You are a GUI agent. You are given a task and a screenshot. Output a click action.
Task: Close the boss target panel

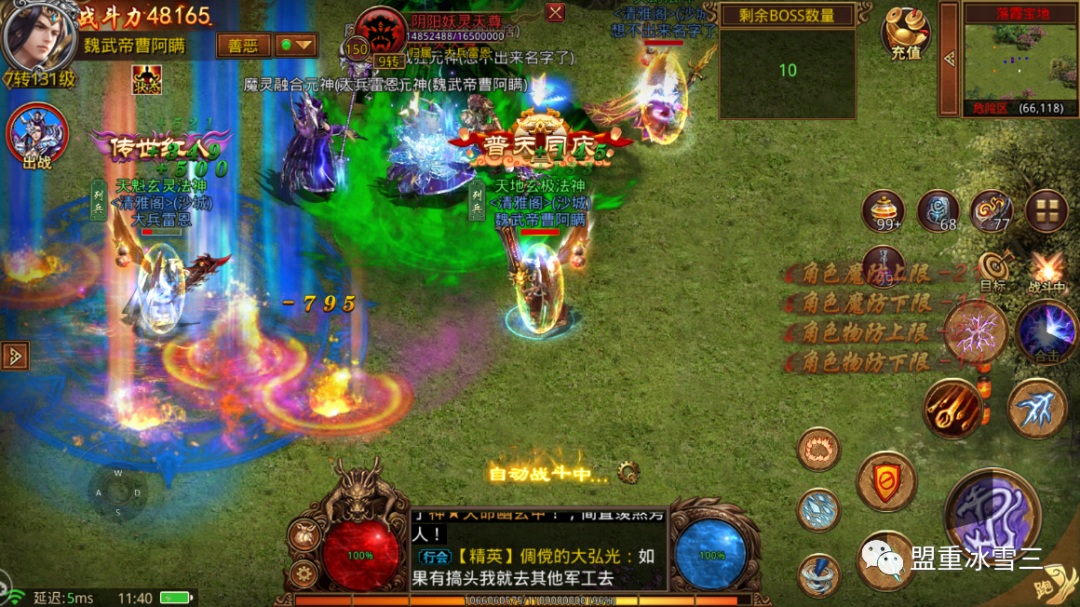(556, 12)
